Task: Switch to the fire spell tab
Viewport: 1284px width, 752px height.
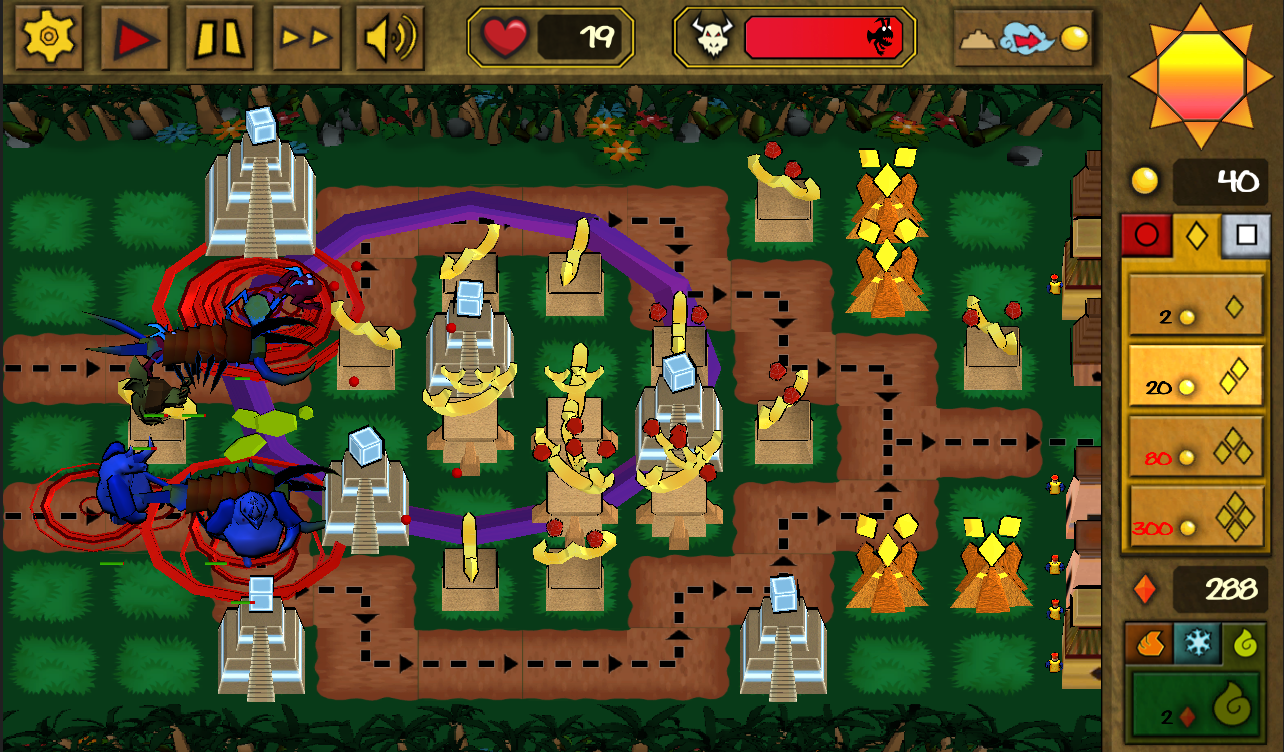Action: [1147, 643]
